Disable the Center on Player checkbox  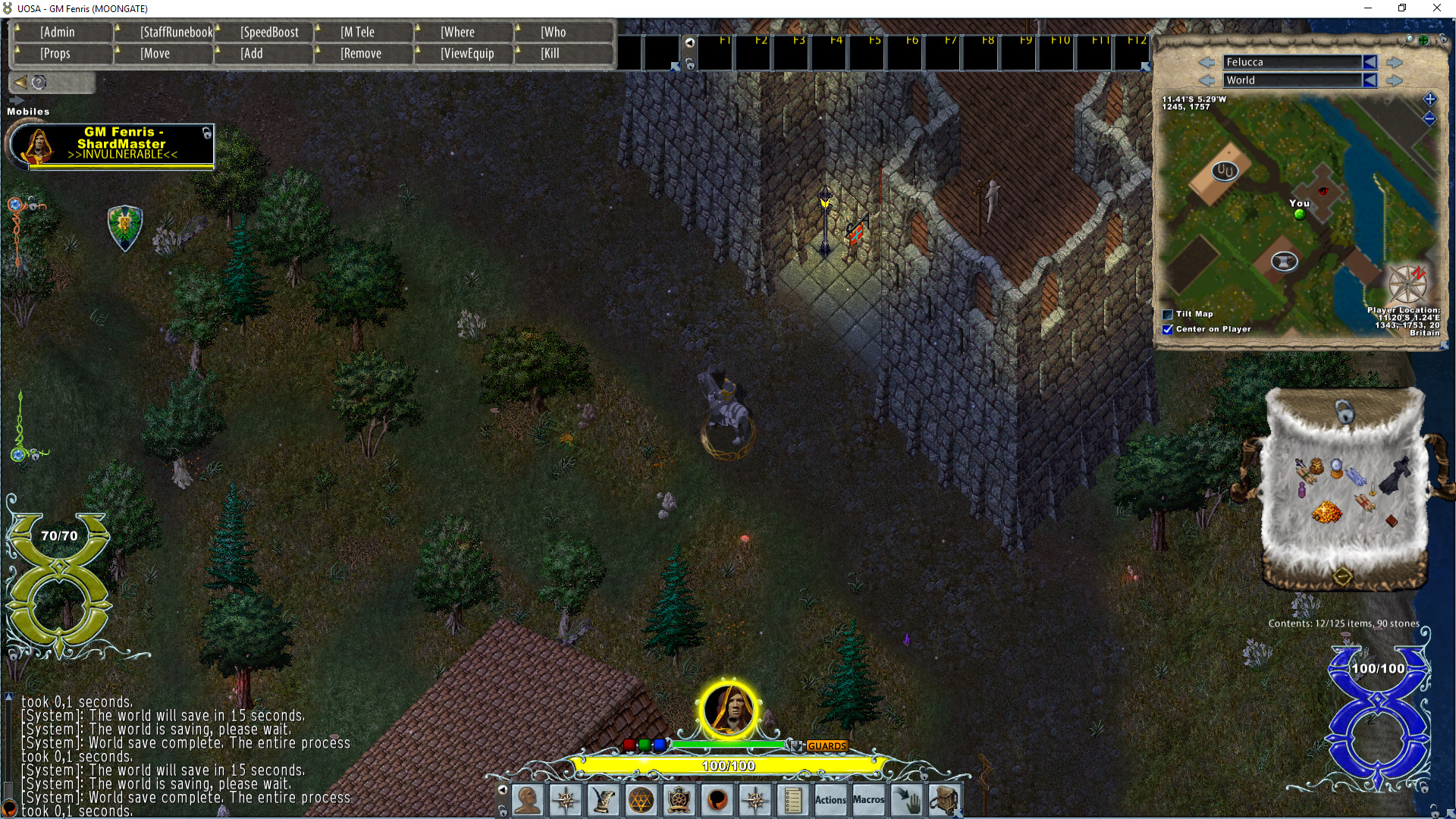pos(1166,330)
